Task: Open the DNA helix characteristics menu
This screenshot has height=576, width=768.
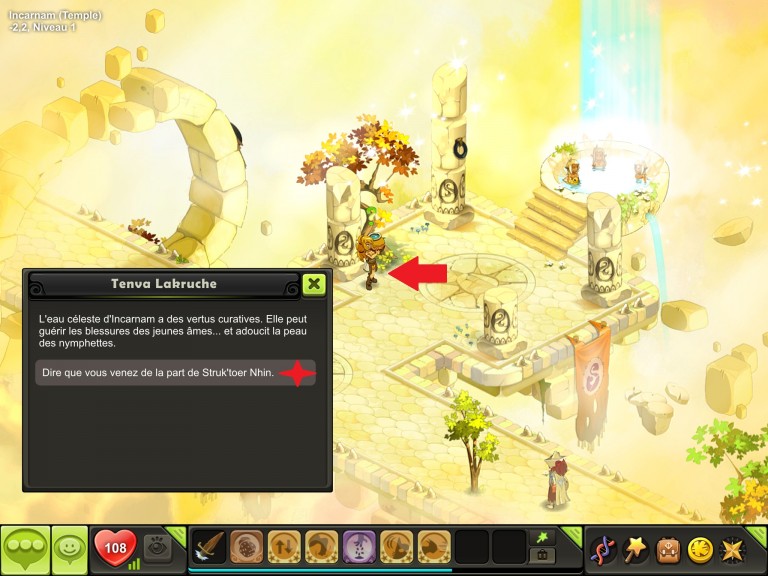Action: tap(603, 549)
